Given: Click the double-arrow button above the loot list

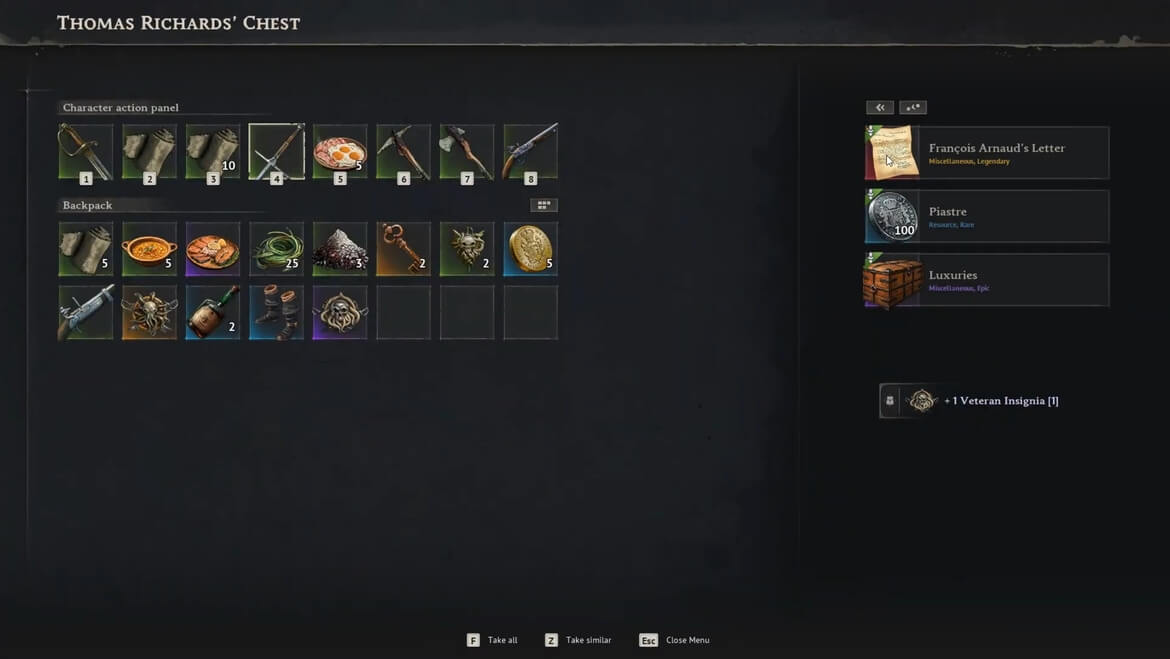Looking at the screenshot, I should point(880,108).
